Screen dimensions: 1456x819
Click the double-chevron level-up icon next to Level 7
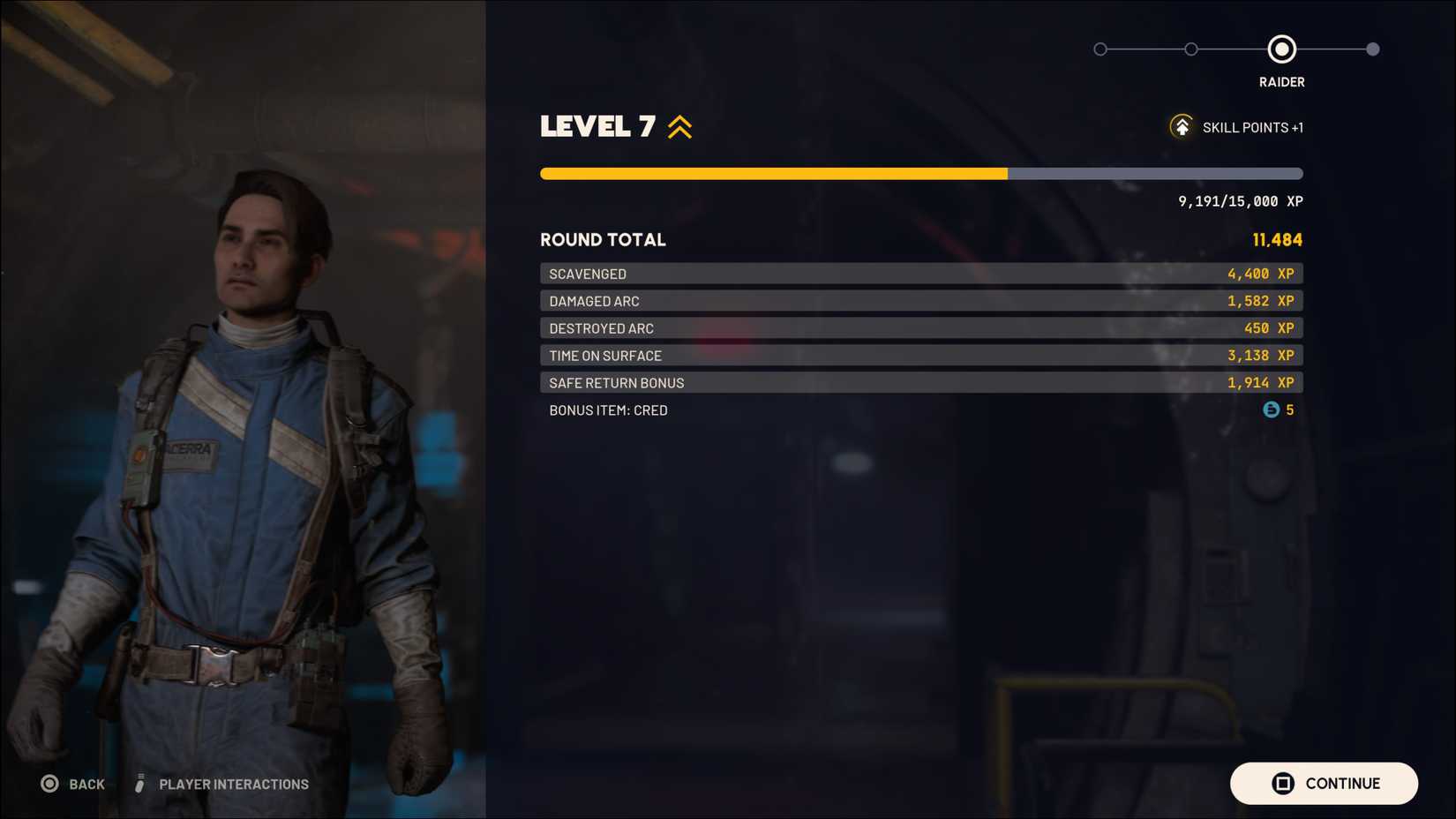click(x=678, y=126)
